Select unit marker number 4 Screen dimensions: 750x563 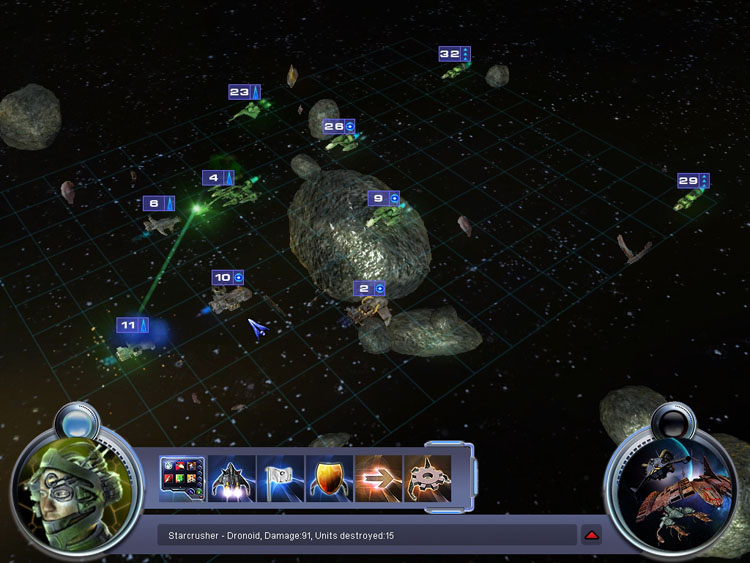tap(217, 178)
